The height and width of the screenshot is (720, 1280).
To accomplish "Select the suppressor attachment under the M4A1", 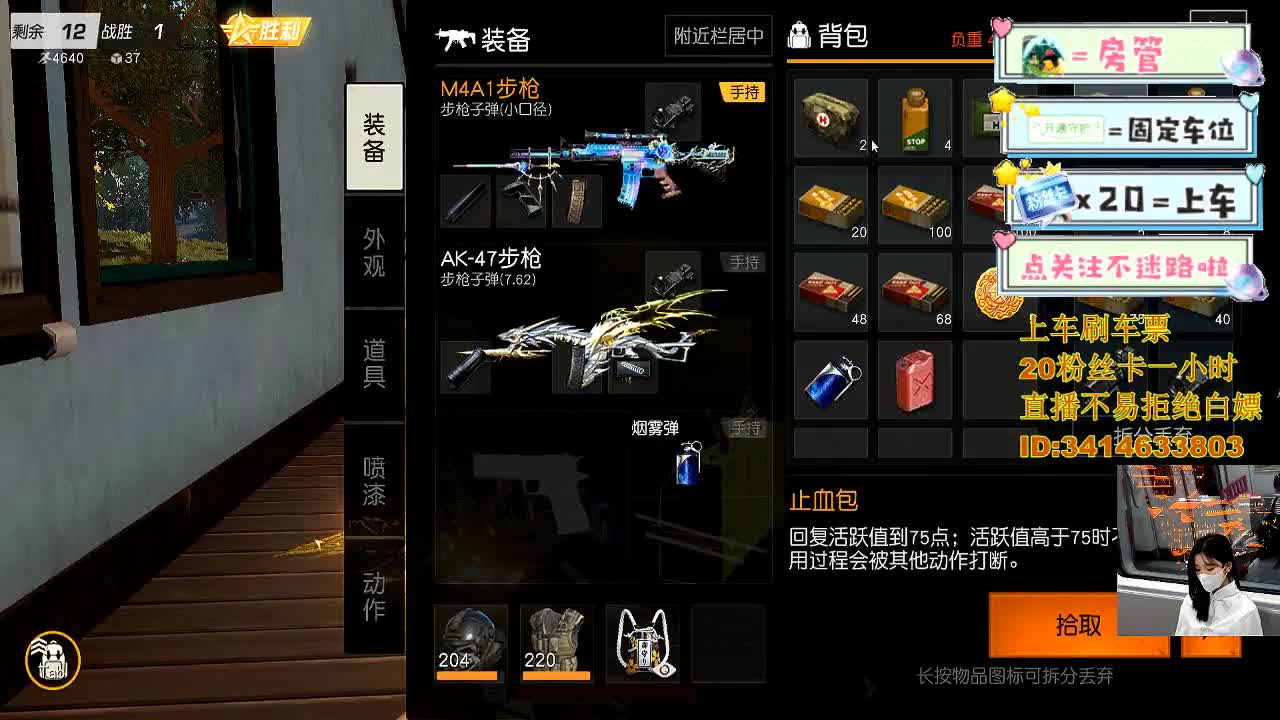I will pyautogui.click(x=466, y=202).
